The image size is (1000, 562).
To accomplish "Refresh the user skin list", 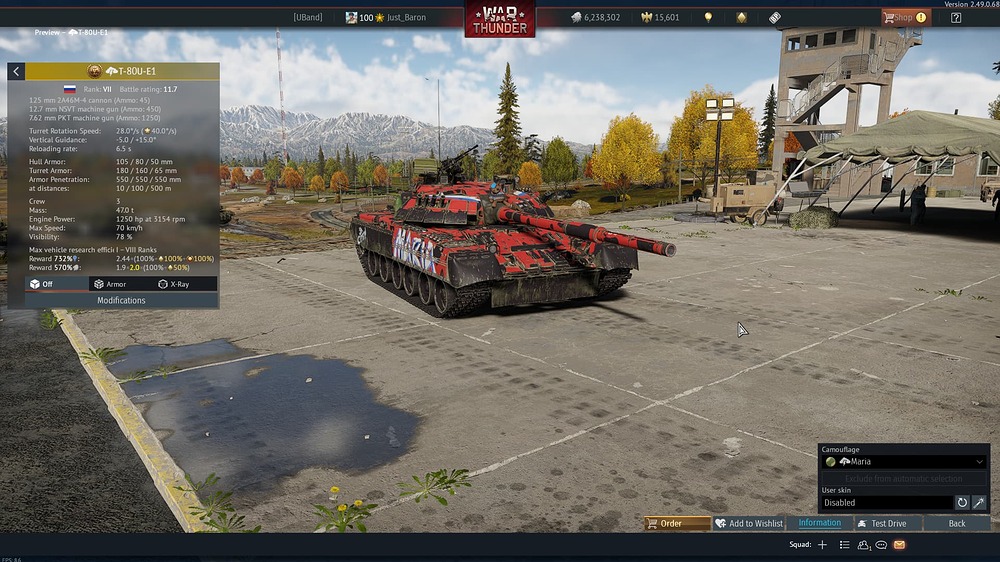I will 962,503.
